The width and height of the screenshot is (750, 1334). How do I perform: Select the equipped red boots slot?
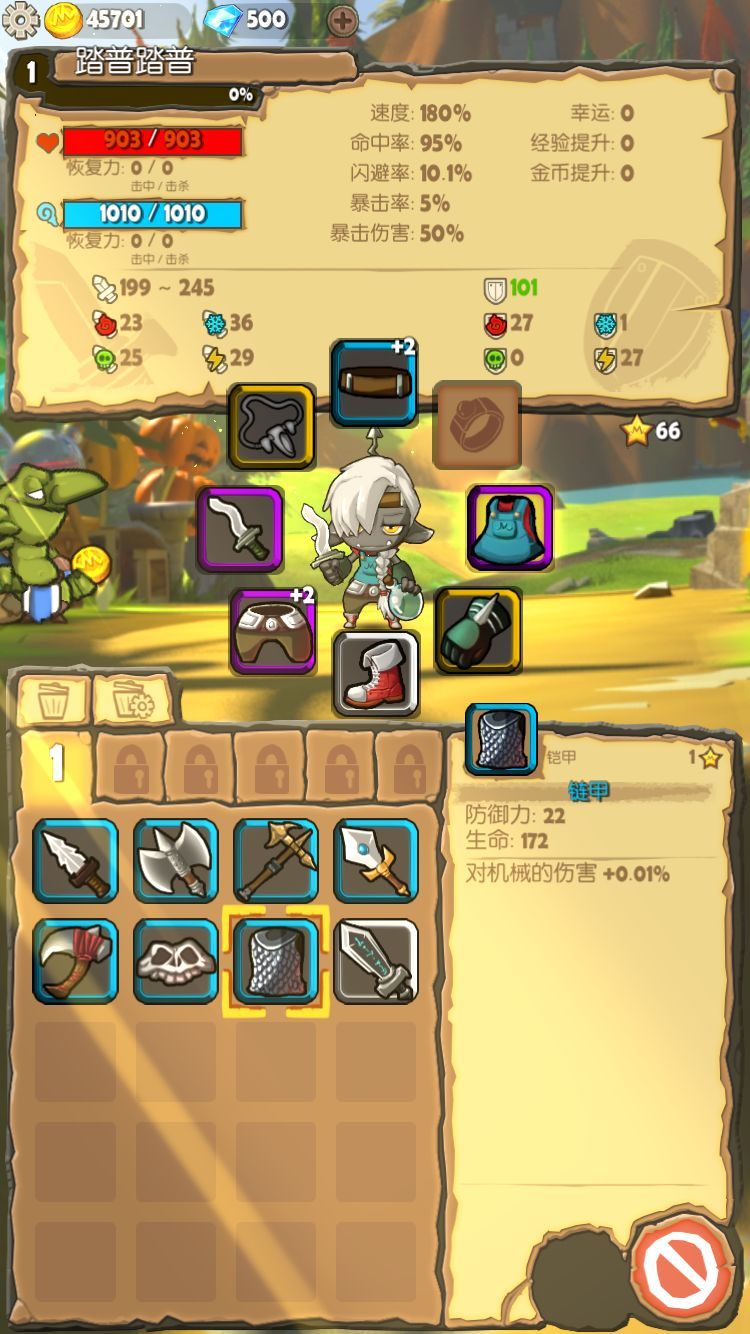coord(375,673)
